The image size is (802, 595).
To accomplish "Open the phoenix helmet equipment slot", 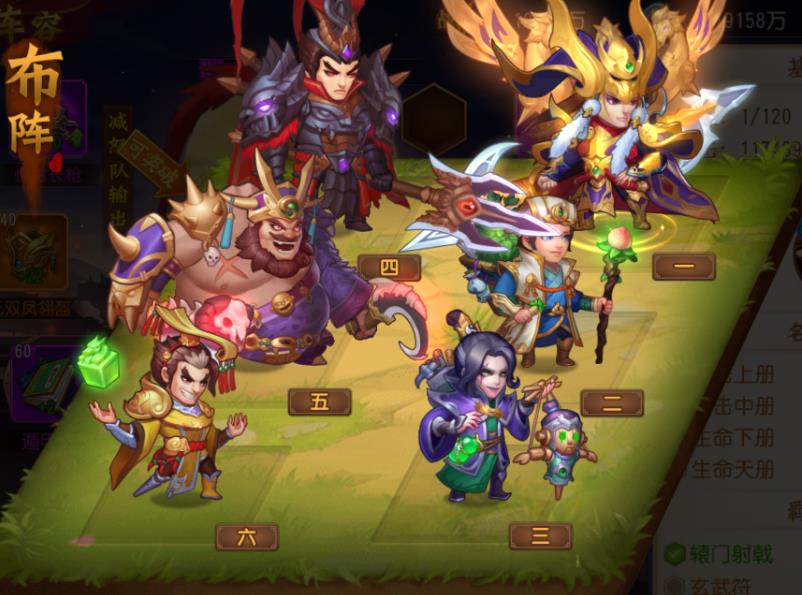I will click(x=40, y=255).
